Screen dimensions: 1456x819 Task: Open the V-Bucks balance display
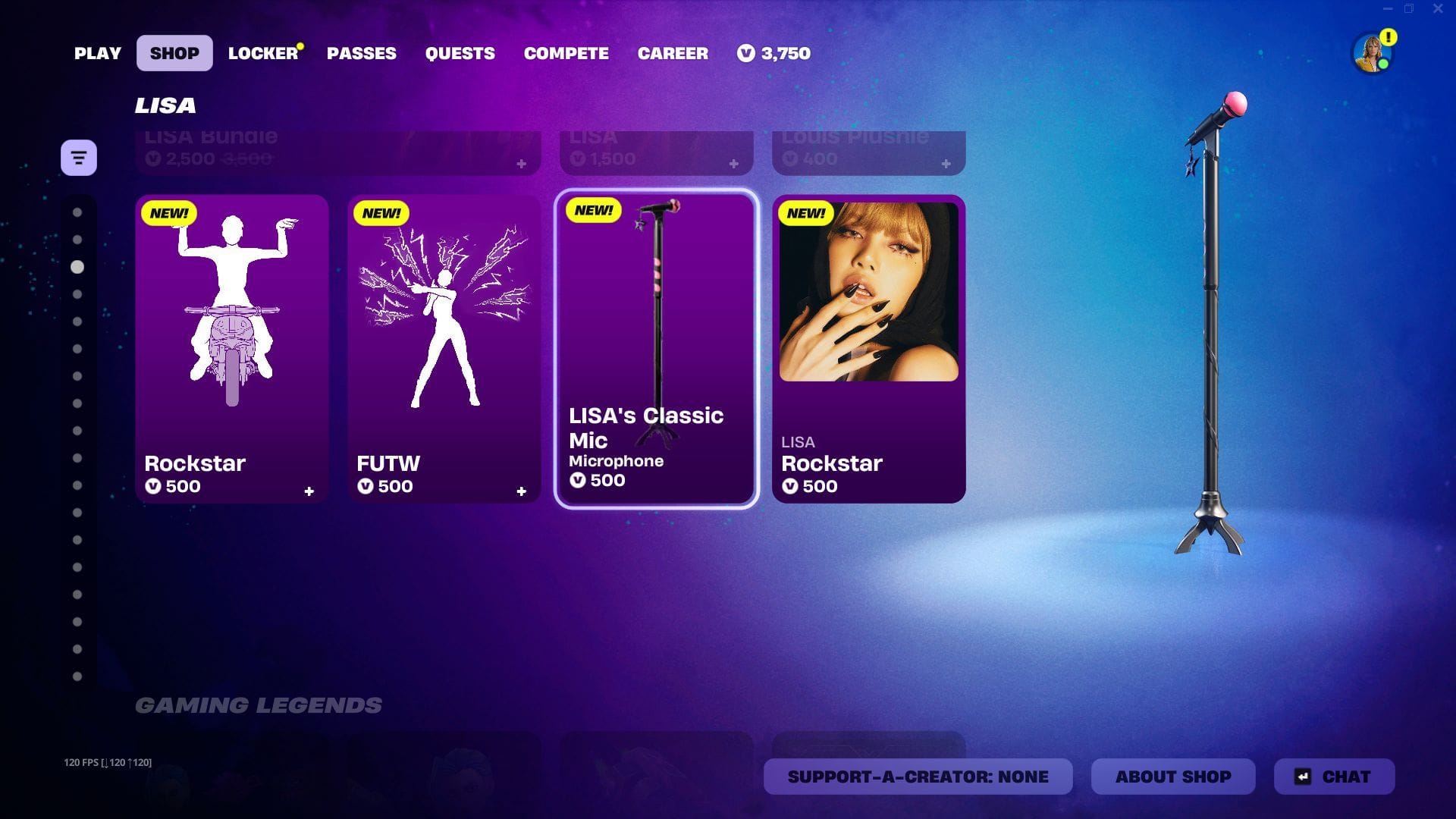tap(773, 53)
